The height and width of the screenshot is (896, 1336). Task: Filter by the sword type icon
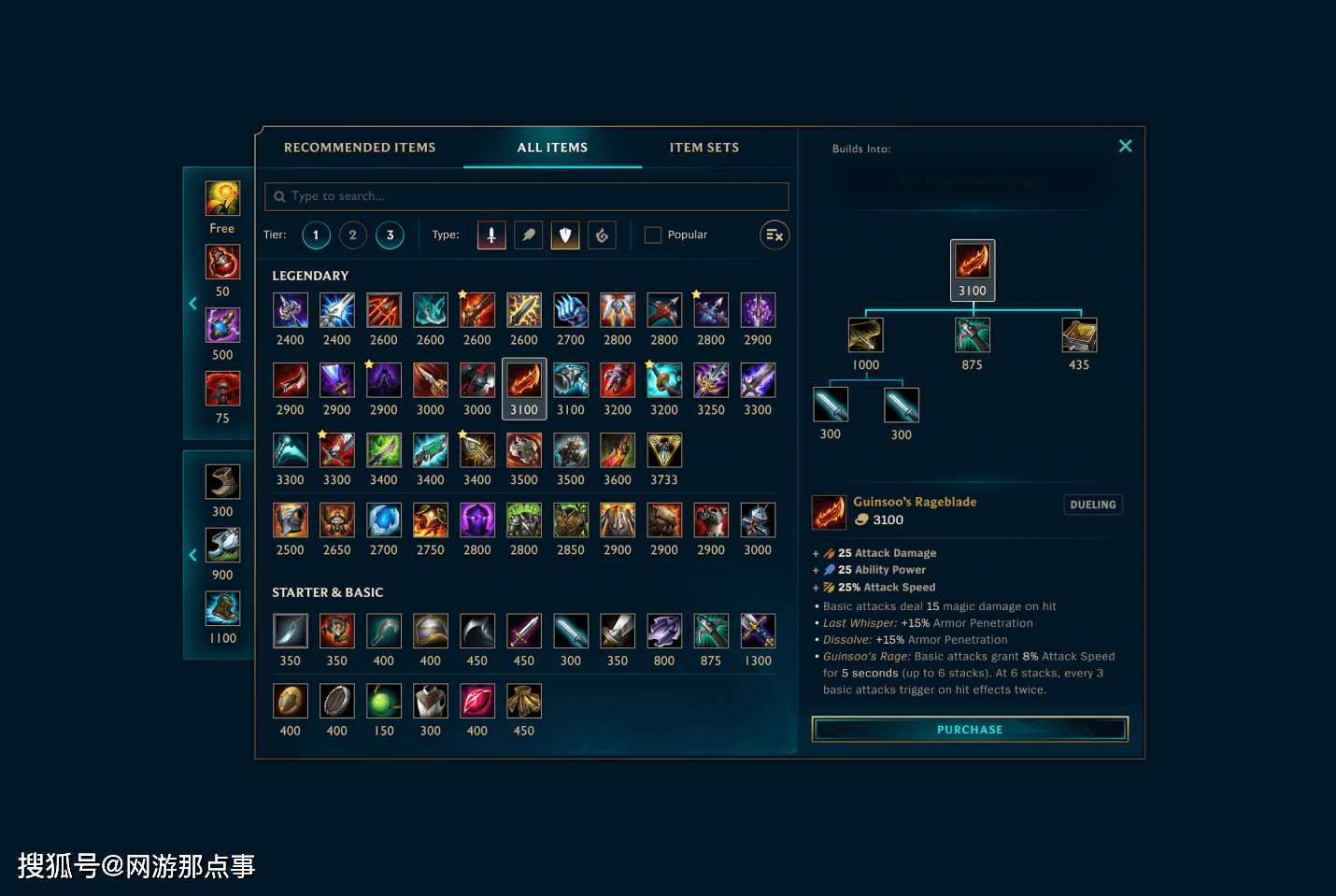coord(491,235)
